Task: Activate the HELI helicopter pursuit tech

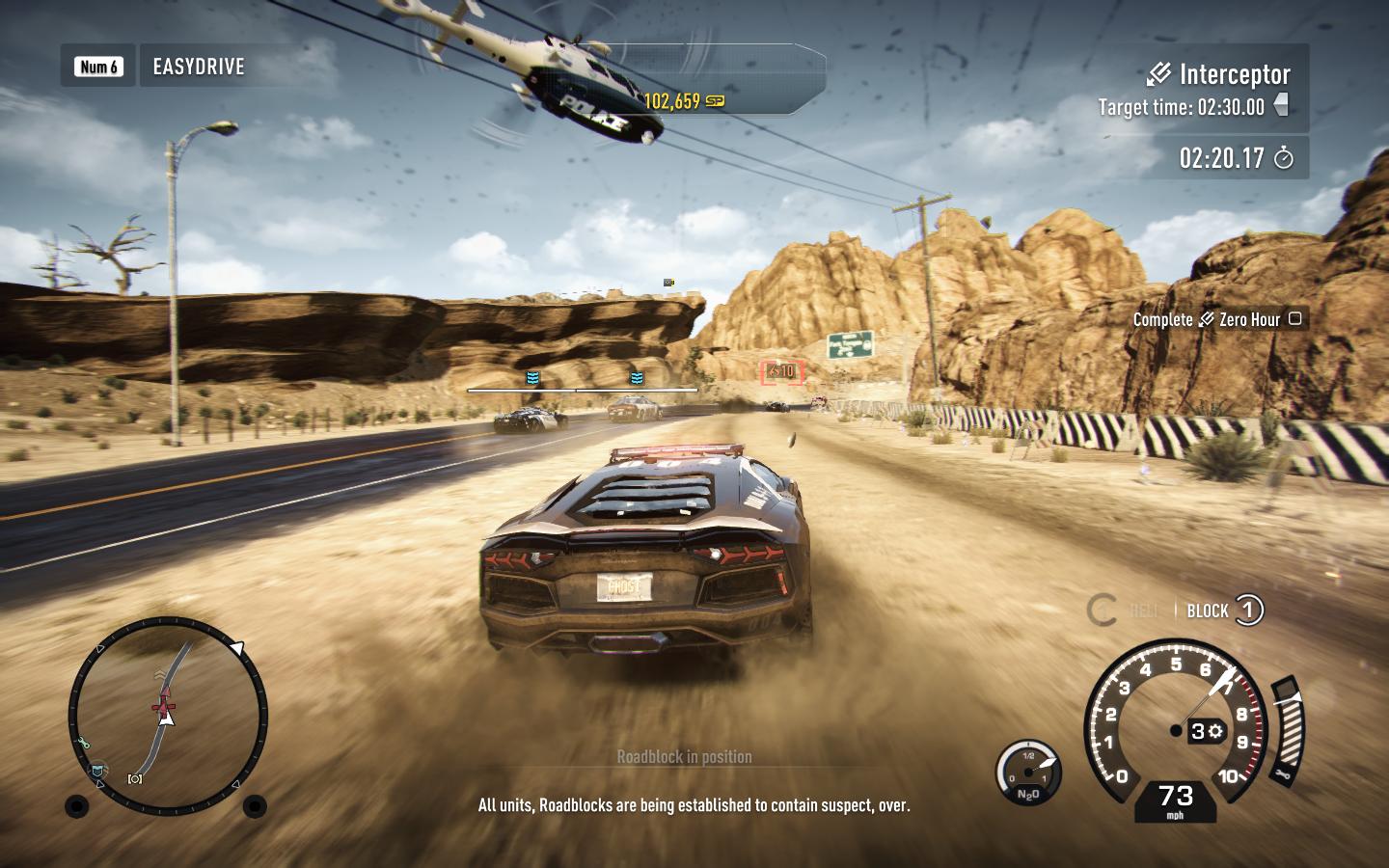Action: click(x=1123, y=610)
